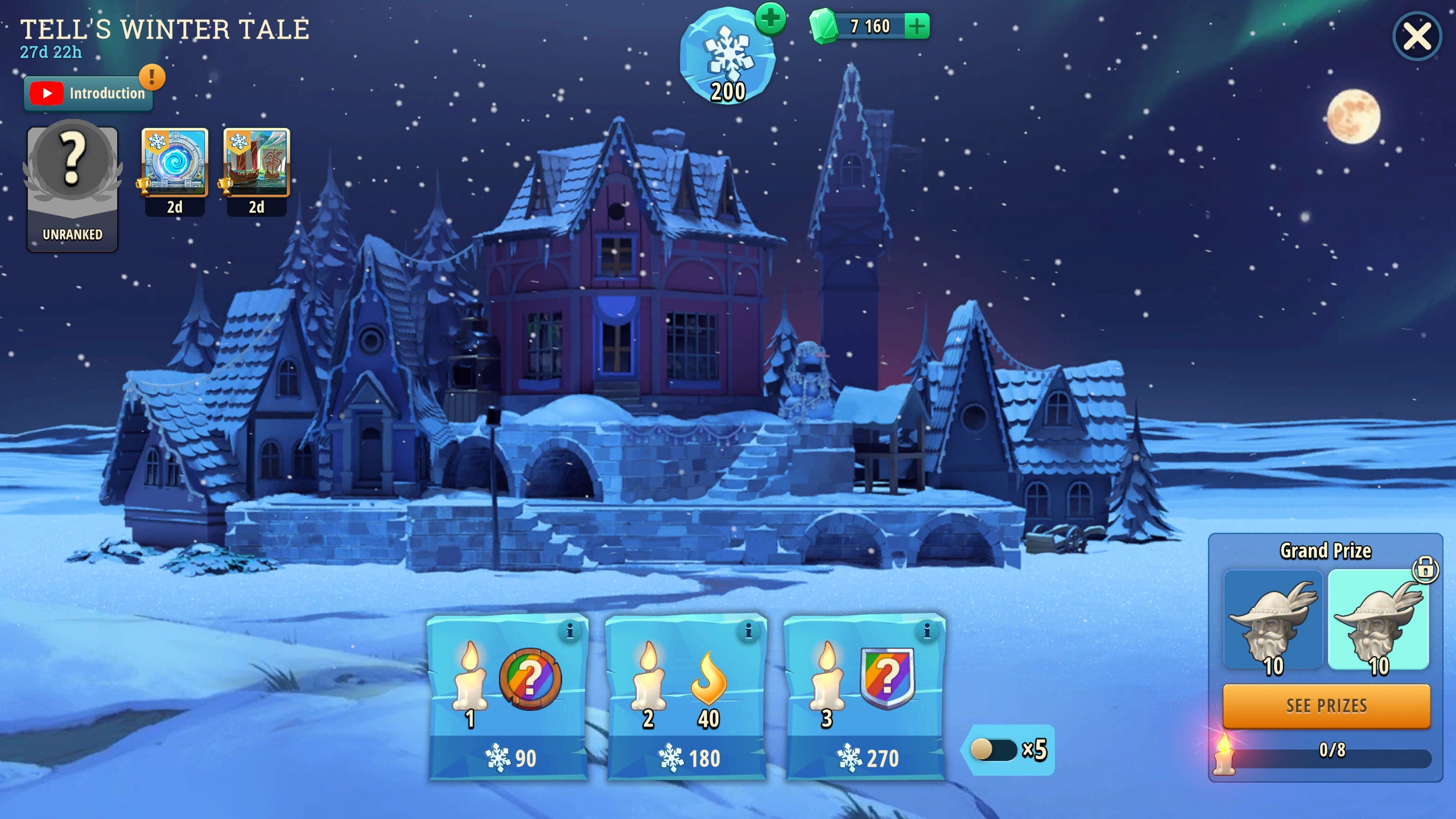
Task: Open the portal event thumbnail
Action: [x=175, y=163]
